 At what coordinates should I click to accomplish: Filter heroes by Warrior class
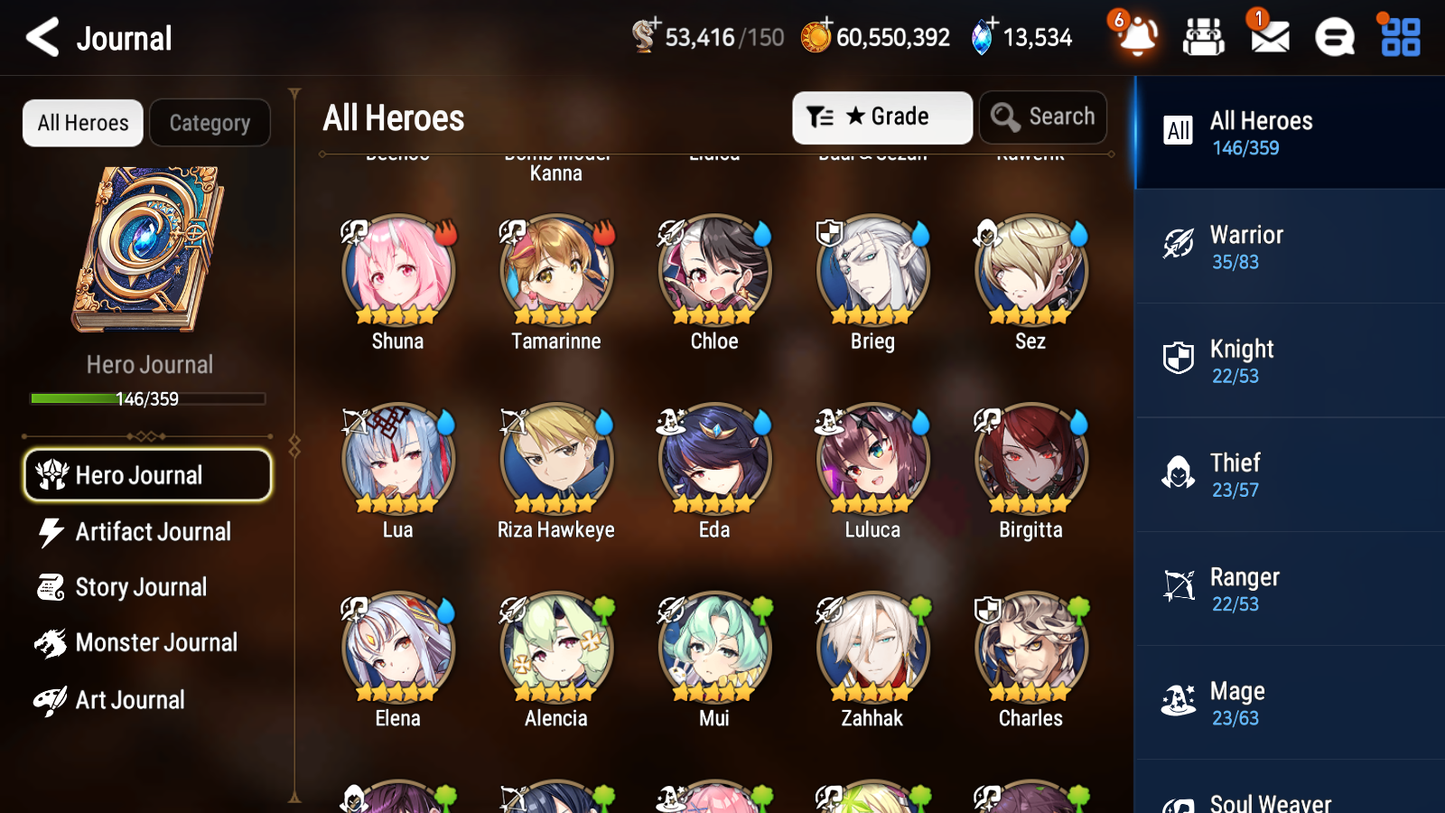click(1289, 245)
